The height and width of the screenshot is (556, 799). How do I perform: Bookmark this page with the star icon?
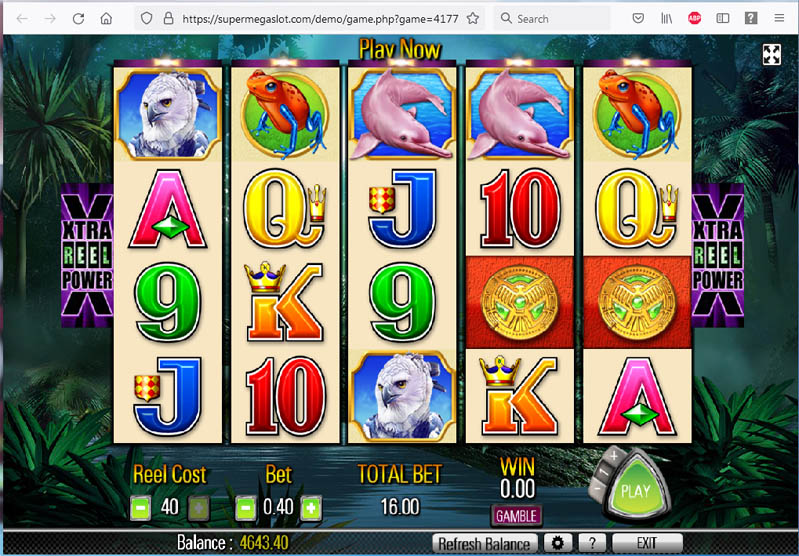coord(472,18)
